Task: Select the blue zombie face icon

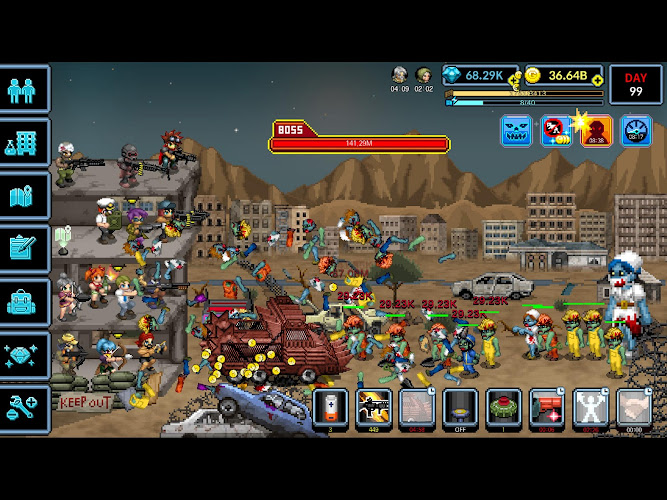Action: pos(516,131)
